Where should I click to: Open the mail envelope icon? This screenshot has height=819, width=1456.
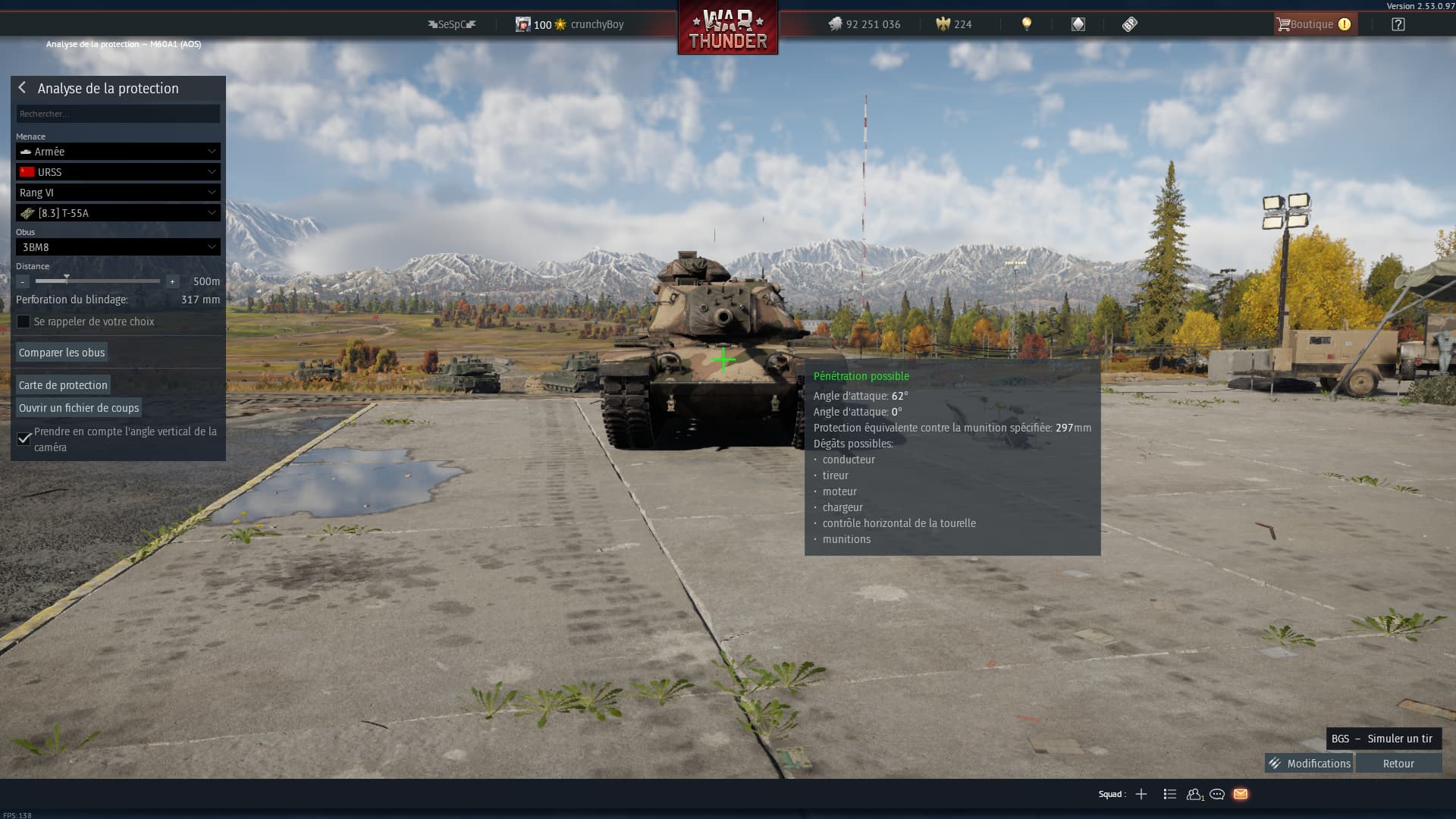(x=1241, y=794)
